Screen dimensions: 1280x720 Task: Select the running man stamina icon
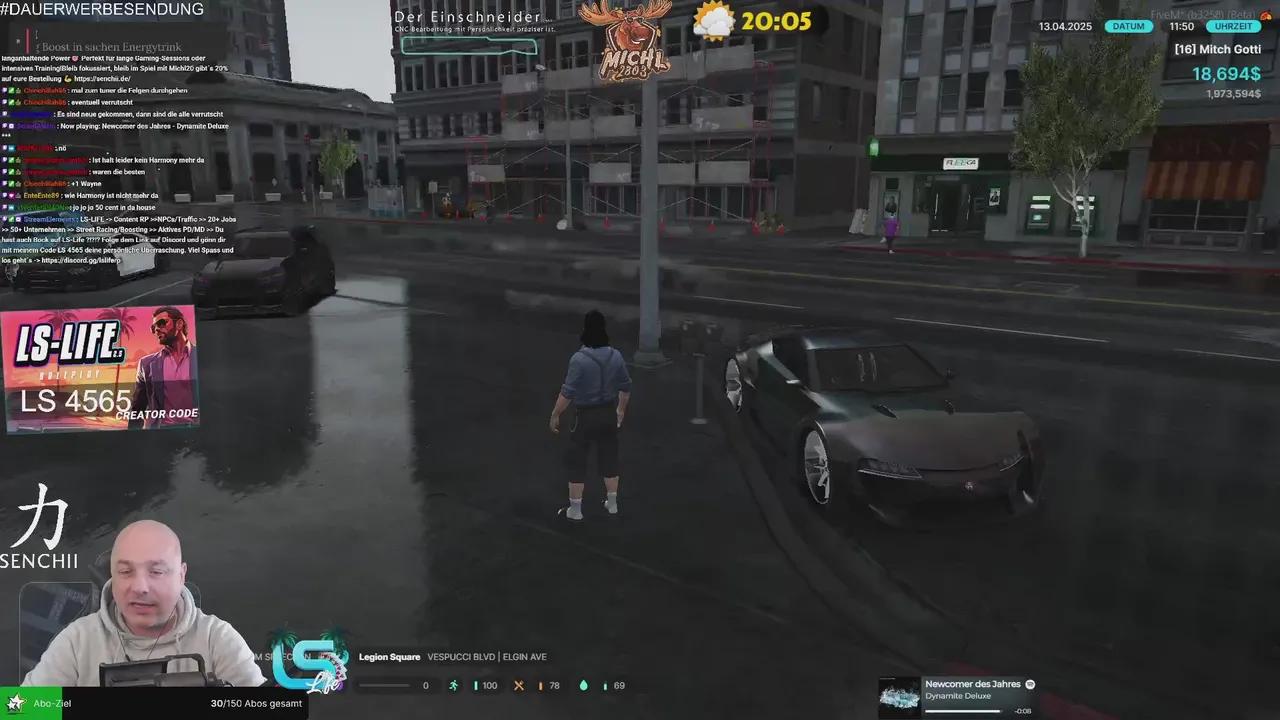pyautogui.click(x=453, y=685)
